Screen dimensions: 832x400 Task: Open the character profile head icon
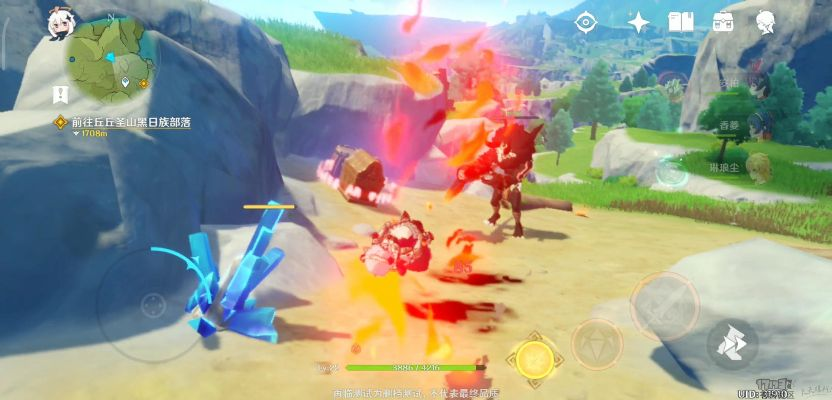[767, 21]
